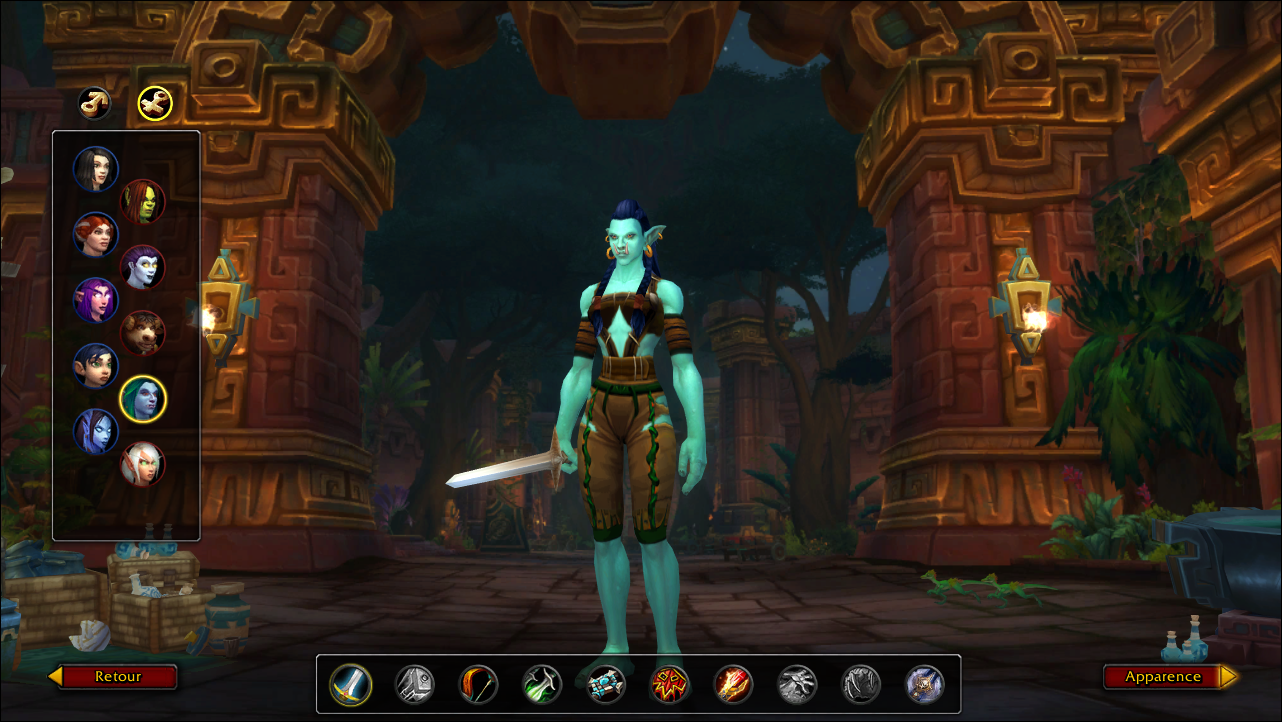
Task: Continue to the Apparence step
Action: click(x=1162, y=677)
